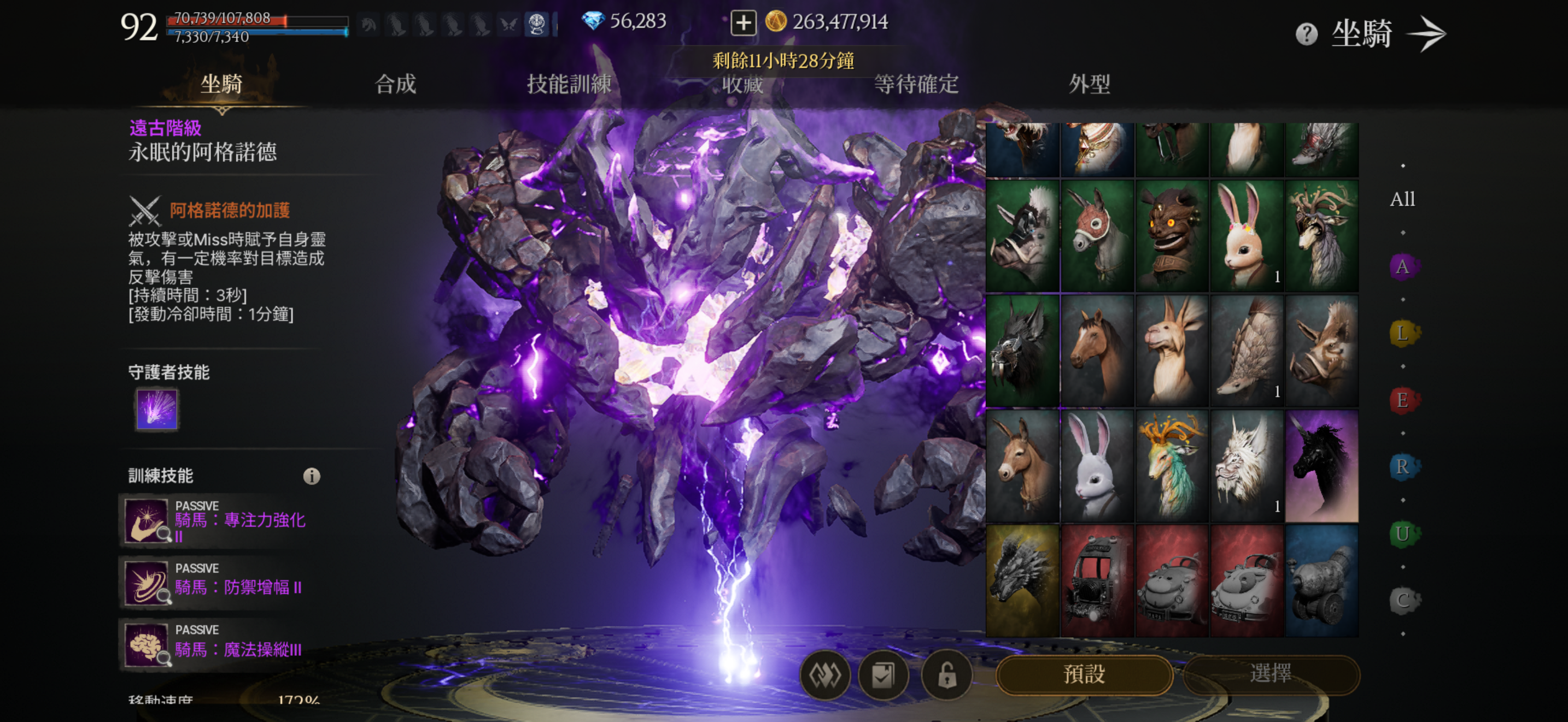Viewport: 1568px width, 722px height.
Task: Add currency with the plus button
Action: click(742, 22)
